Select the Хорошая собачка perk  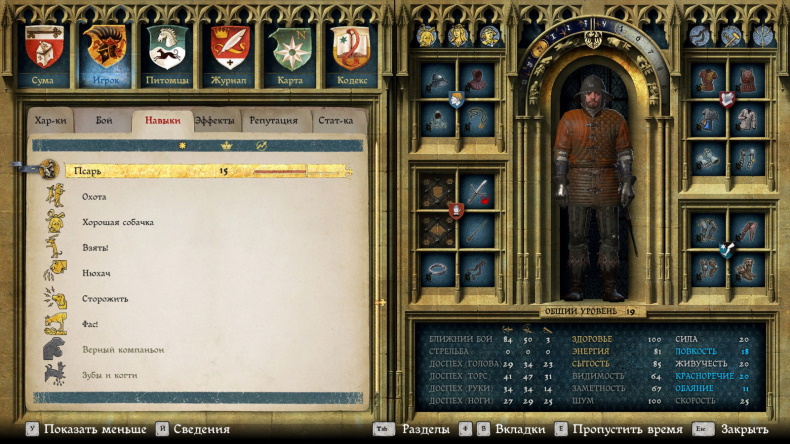pos(118,222)
